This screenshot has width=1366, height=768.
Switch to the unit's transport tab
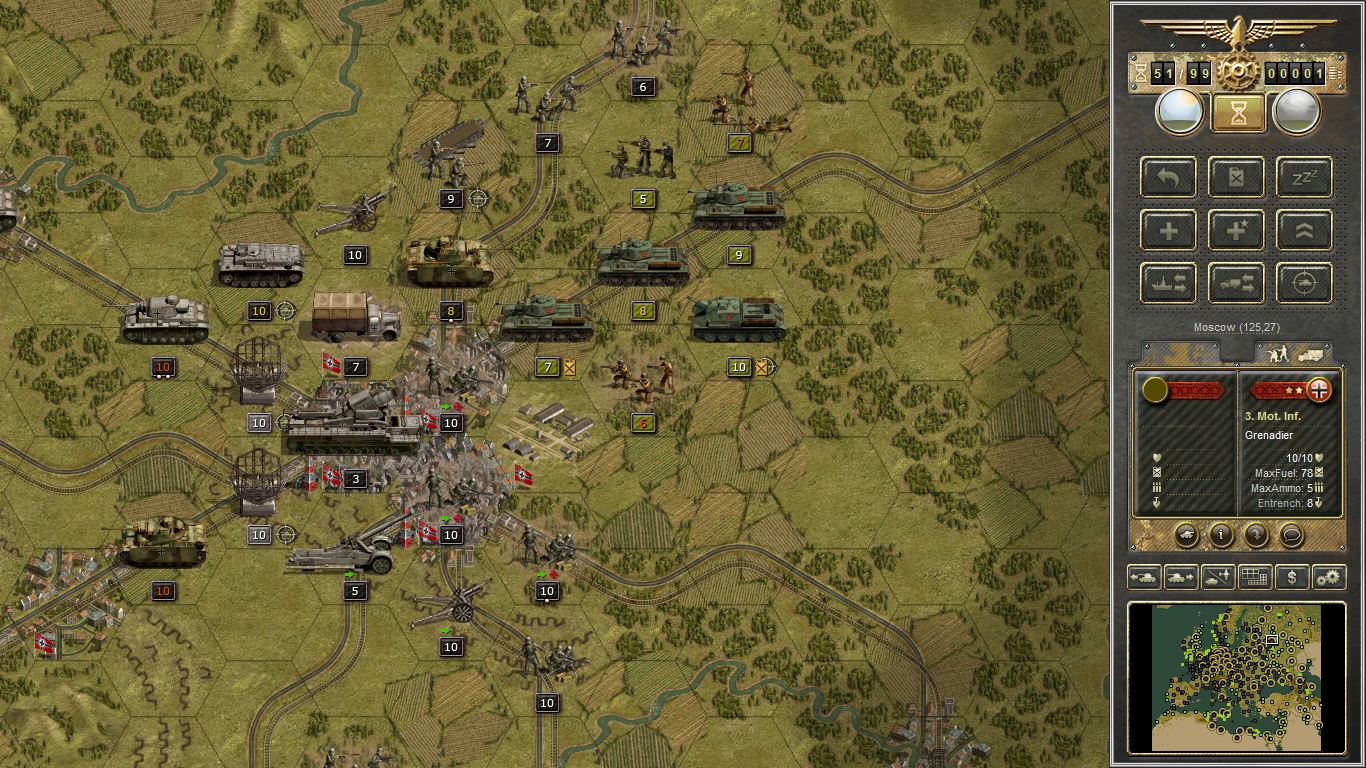click(1311, 353)
